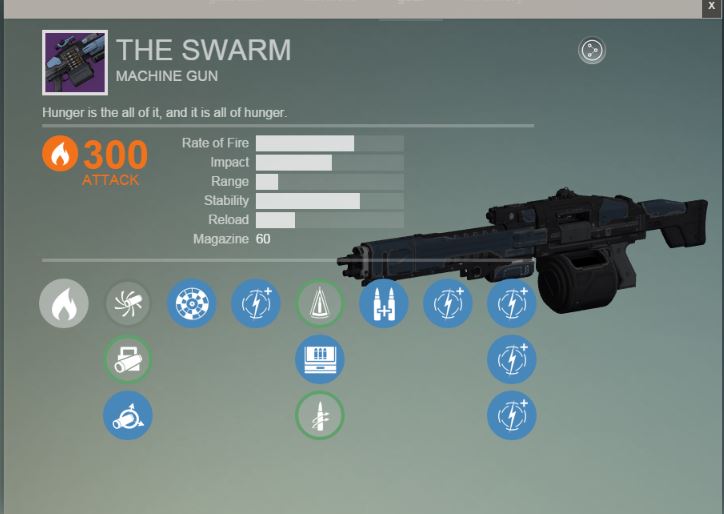The image size is (724, 514).
Task: Select the solar flame damage perk
Action: point(64,303)
